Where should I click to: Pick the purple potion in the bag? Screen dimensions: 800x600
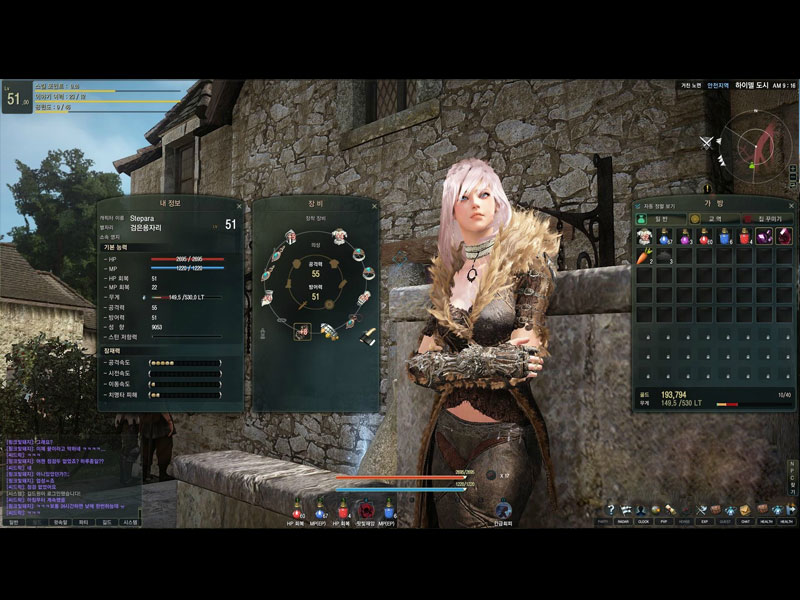[x=685, y=237]
